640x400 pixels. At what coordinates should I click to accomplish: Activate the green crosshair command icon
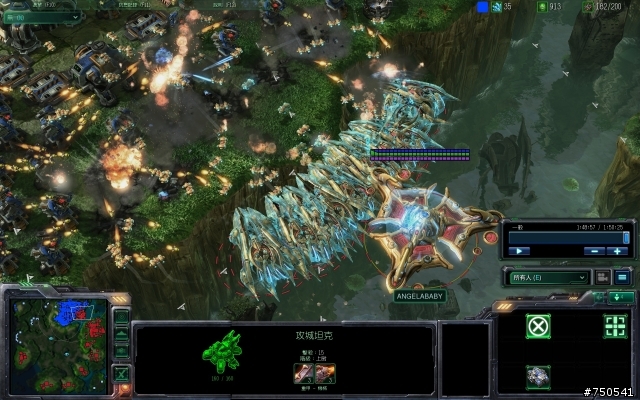[x=616, y=326]
